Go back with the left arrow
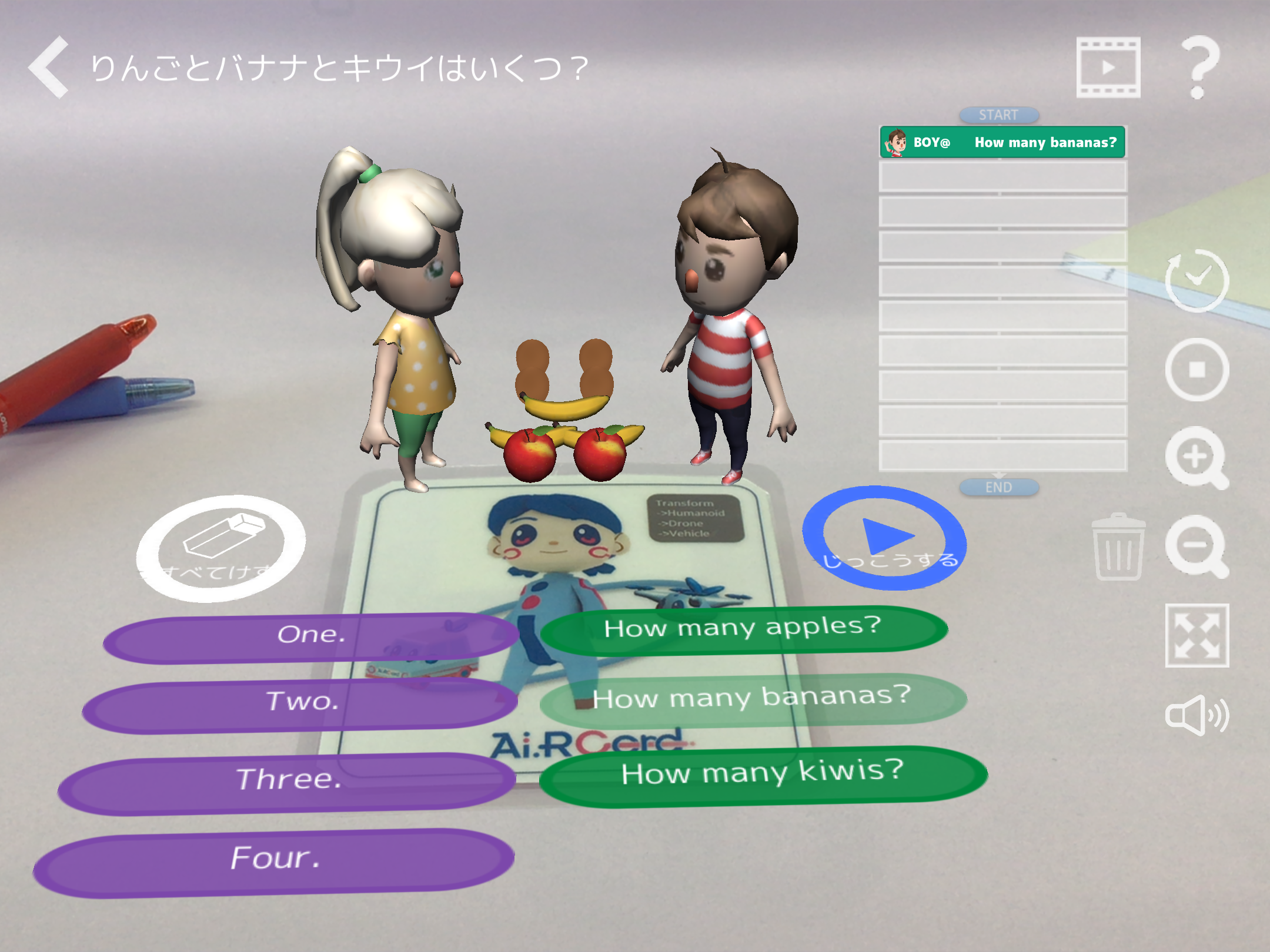Viewport: 1270px width, 952px height. click(49, 67)
